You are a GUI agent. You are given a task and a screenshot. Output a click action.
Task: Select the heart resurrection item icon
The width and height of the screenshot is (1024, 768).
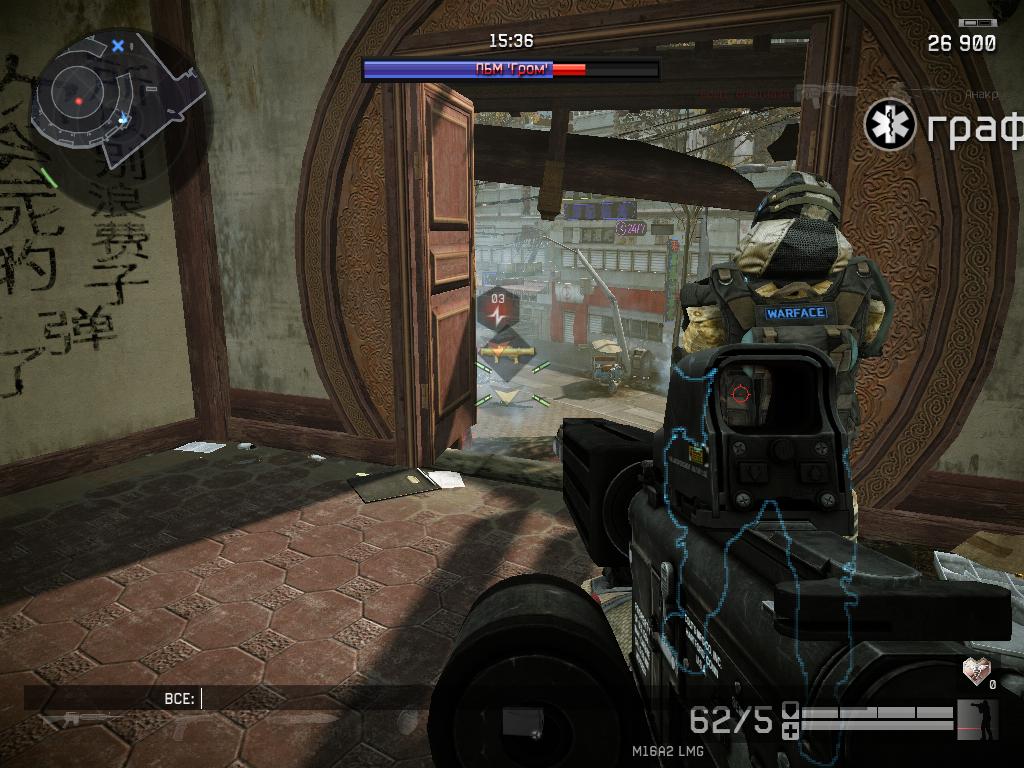click(x=977, y=669)
